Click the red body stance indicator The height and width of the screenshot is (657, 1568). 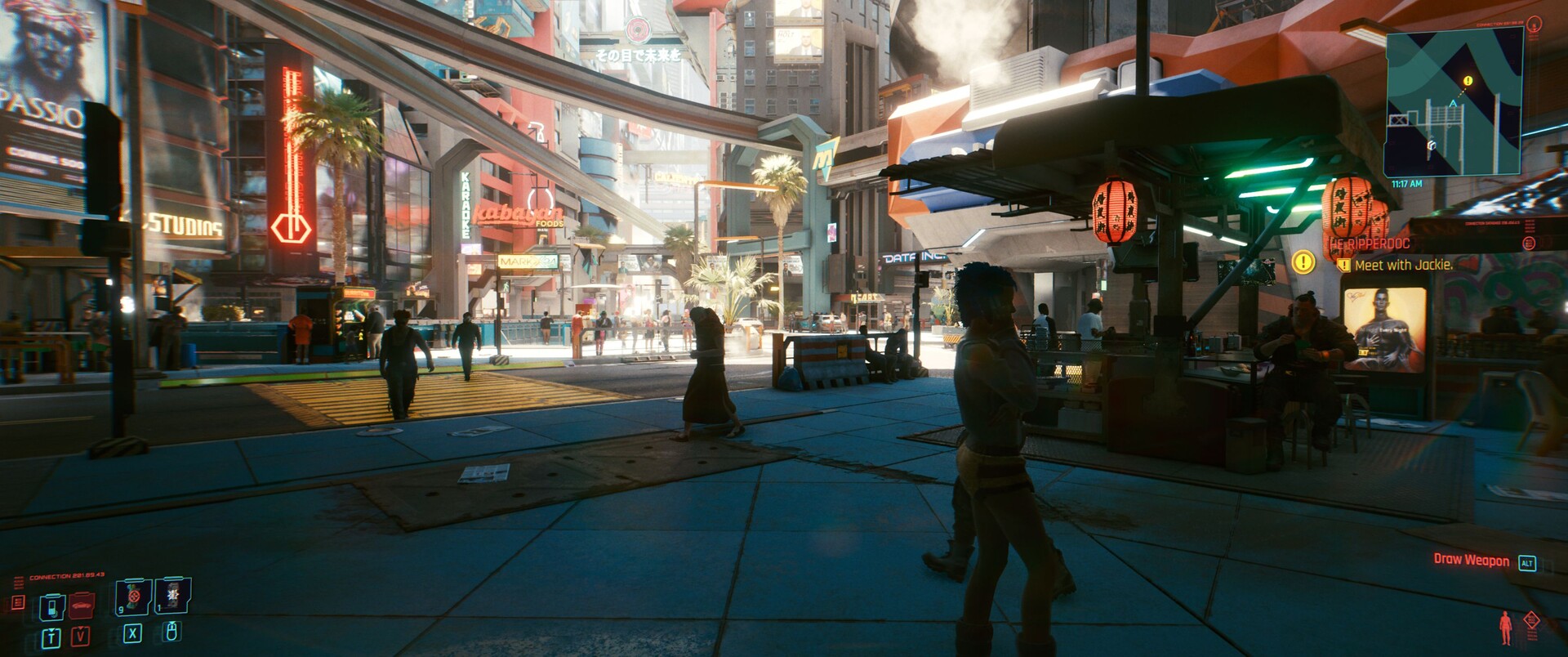click(x=1505, y=628)
